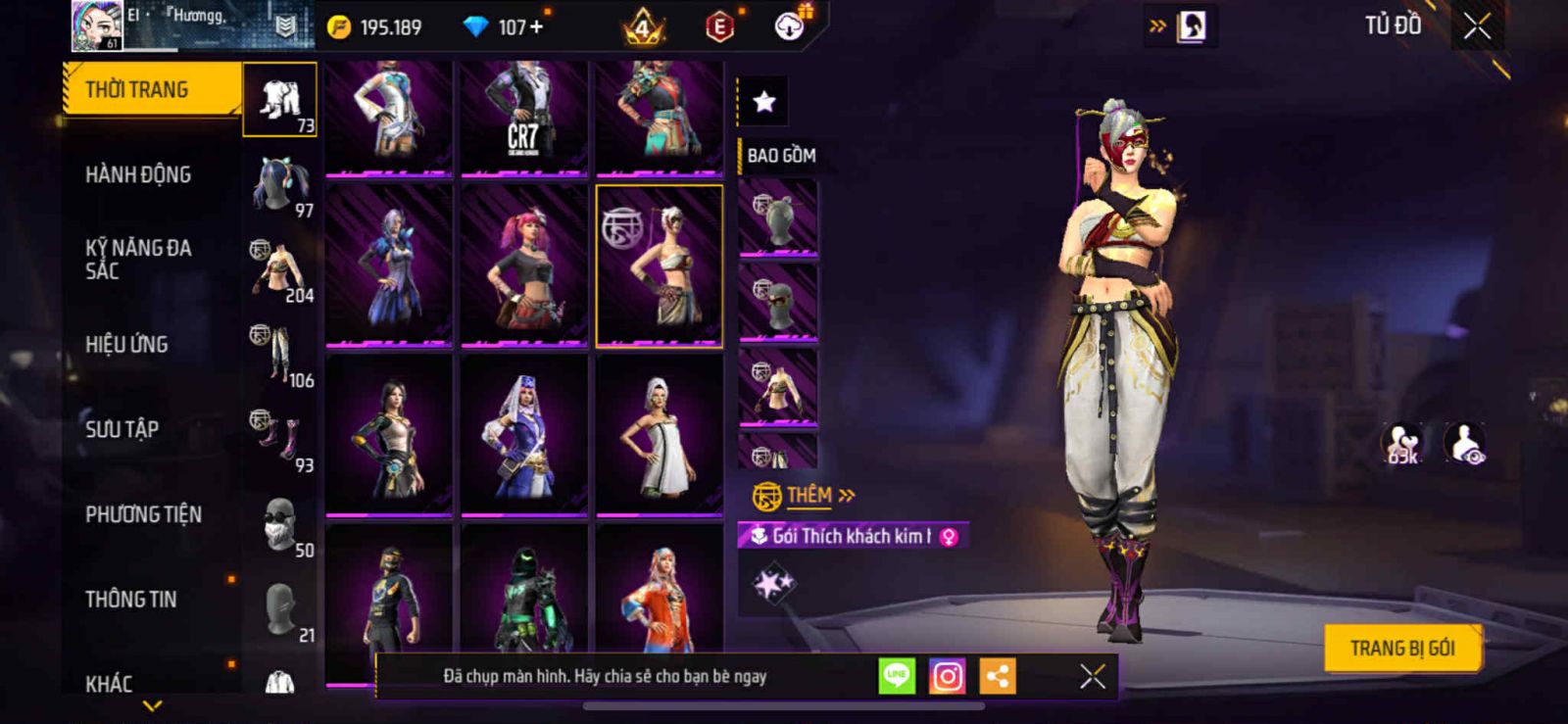Select the CR7 outfit thumbnail
This screenshot has height=724, width=1568.
pyautogui.click(x=524, y=118)
